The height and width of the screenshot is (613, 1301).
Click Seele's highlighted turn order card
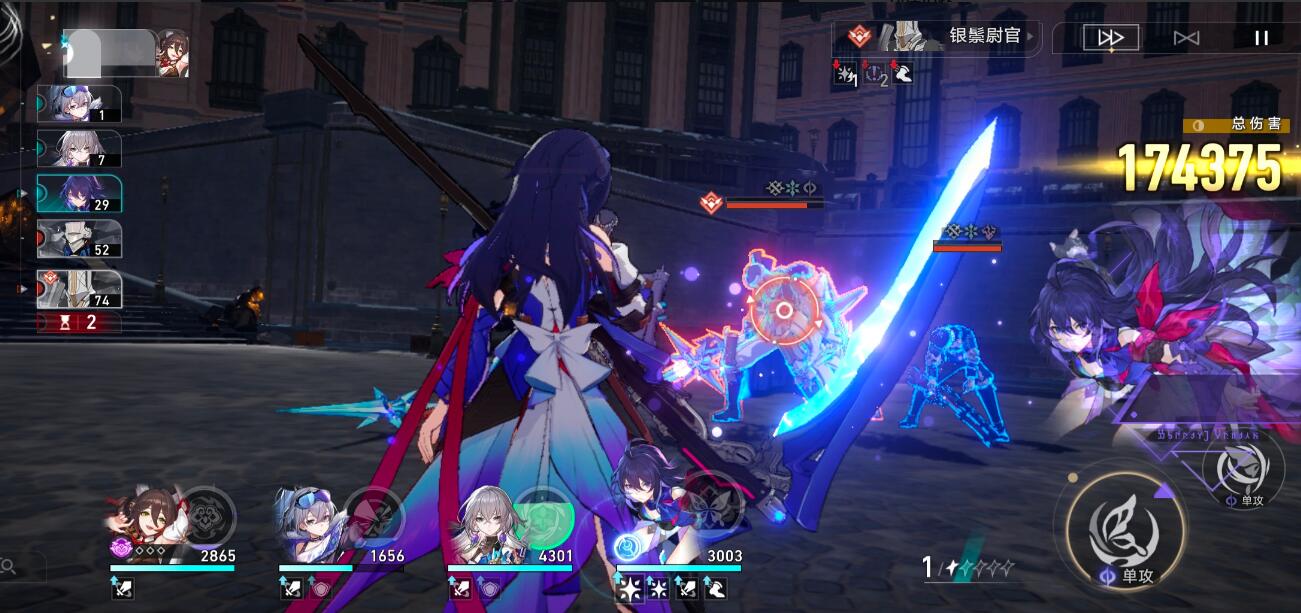[79, 194]
